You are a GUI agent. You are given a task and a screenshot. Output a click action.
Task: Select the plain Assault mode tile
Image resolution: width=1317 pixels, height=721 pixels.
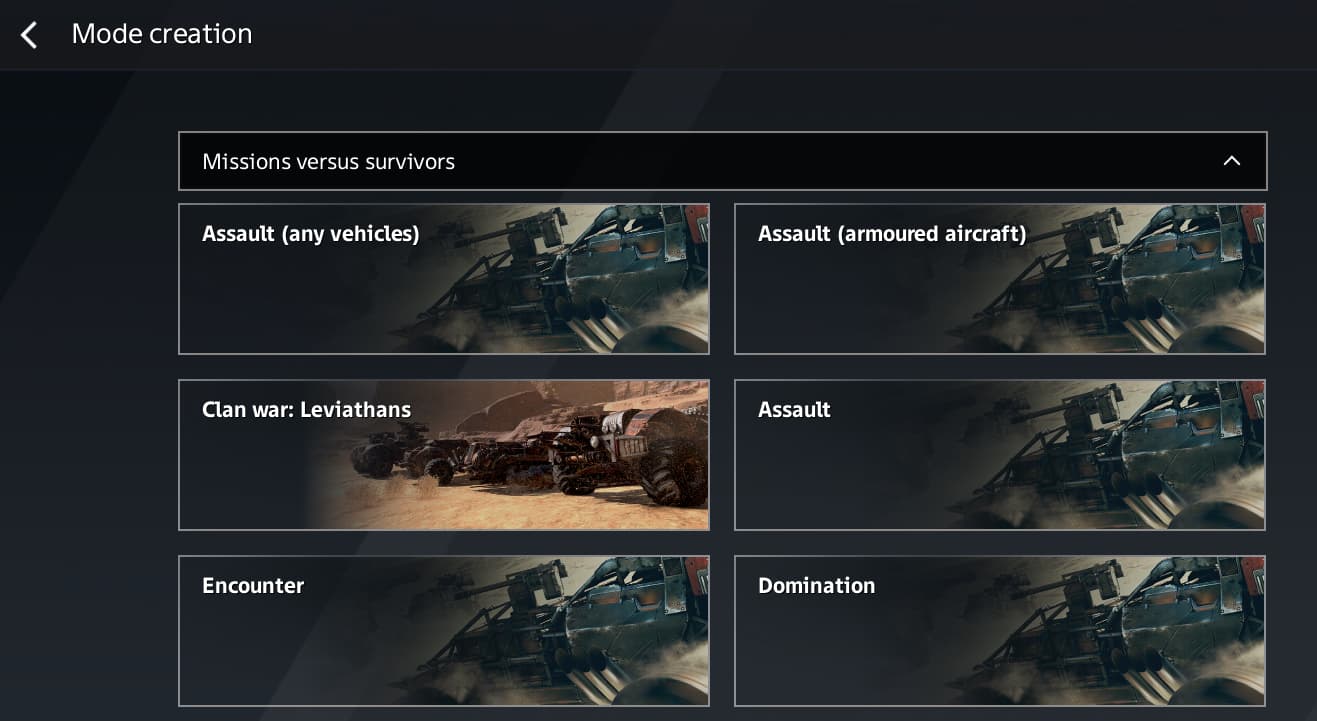999,455
